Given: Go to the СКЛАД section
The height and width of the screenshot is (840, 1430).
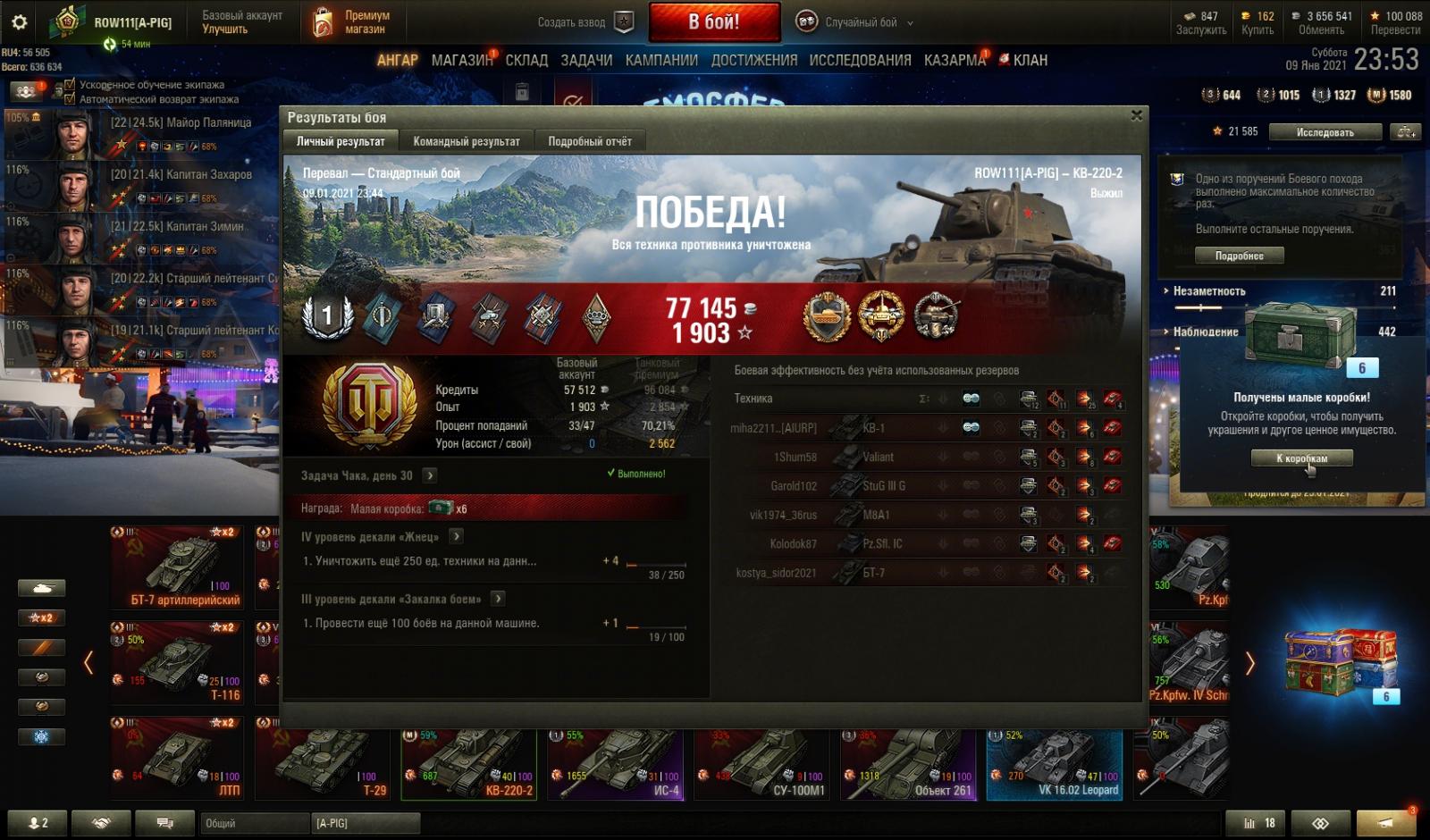Looking at the screenshot, I should click(526, 60).
